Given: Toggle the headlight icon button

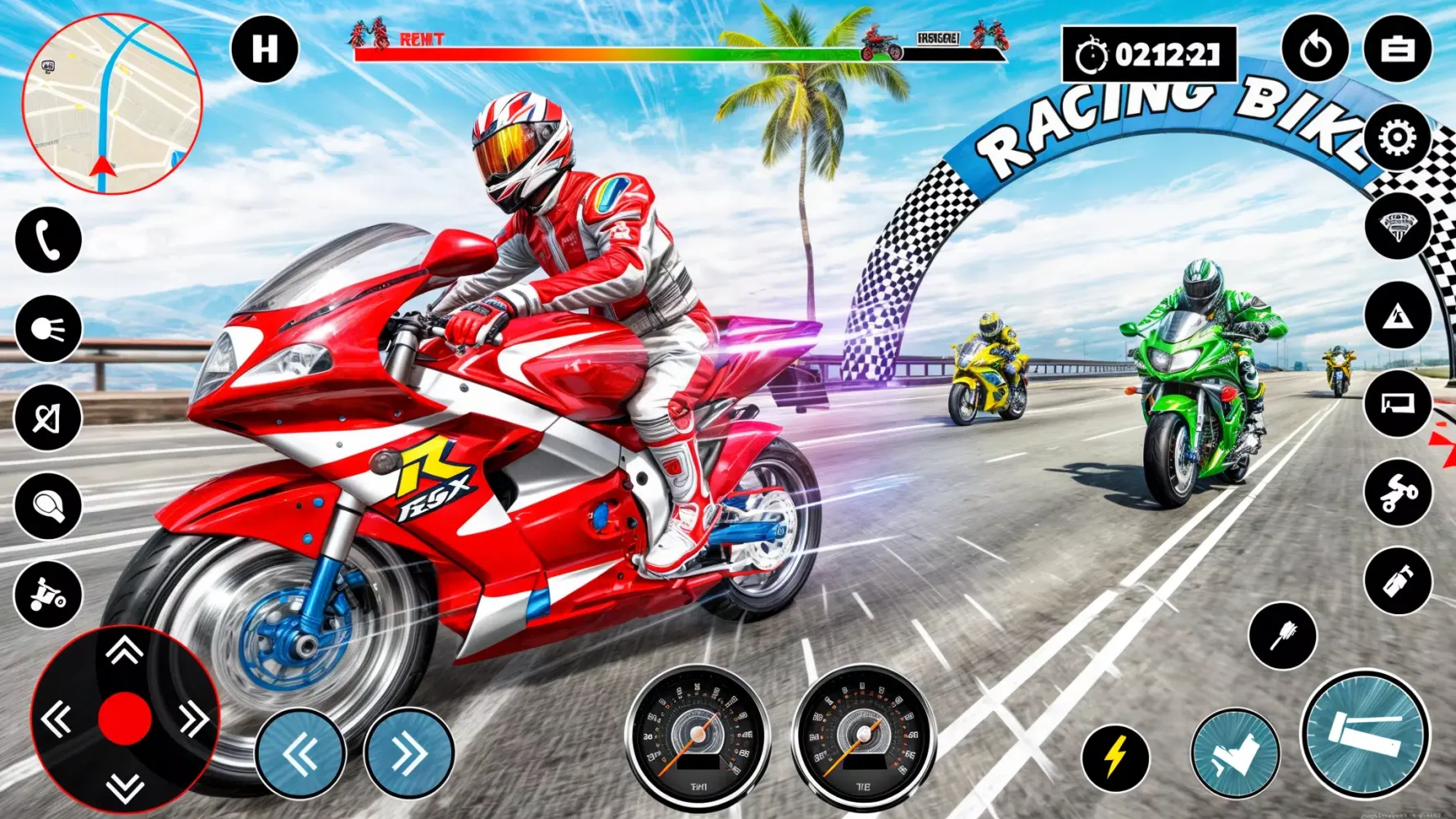Looking at the screenshot, I should tap(48, 329).
